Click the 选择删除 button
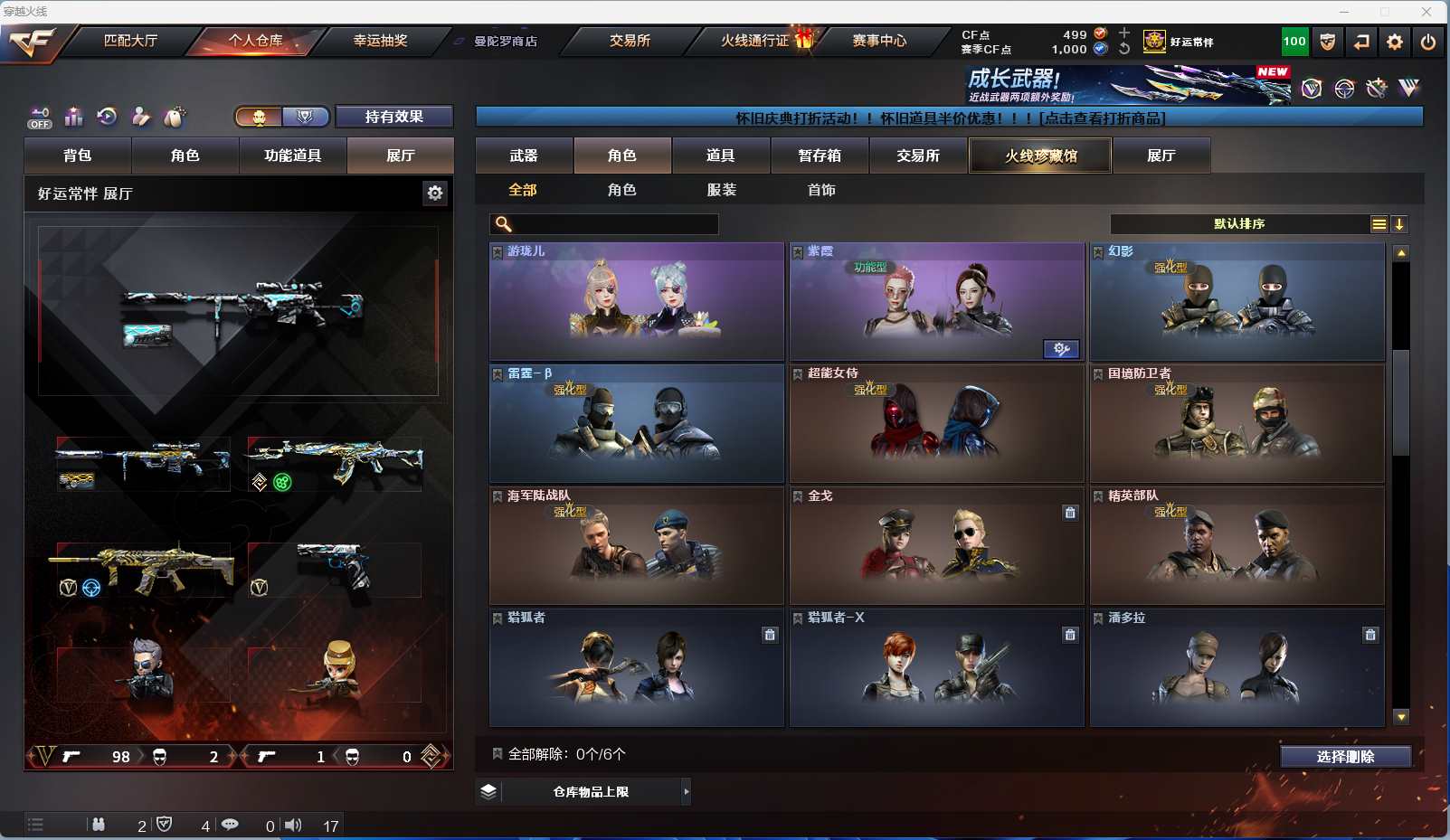 1345,757
